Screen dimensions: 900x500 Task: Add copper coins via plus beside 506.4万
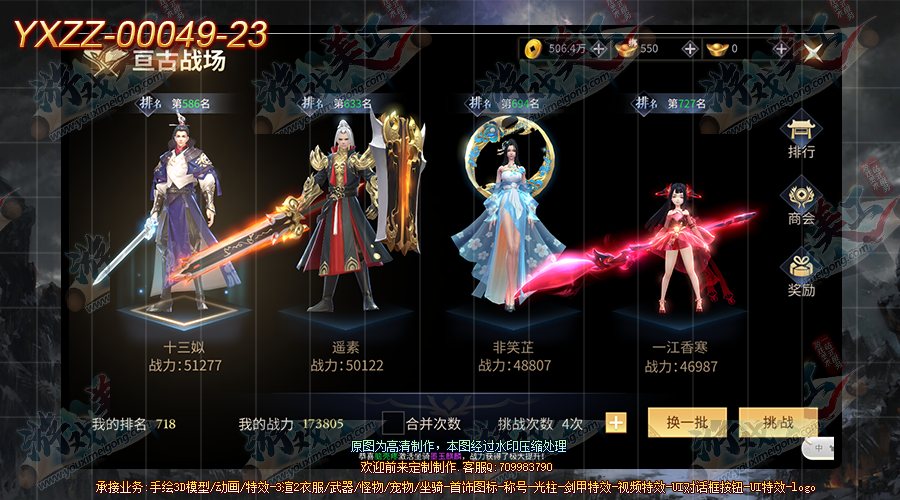tap(598, 48)
